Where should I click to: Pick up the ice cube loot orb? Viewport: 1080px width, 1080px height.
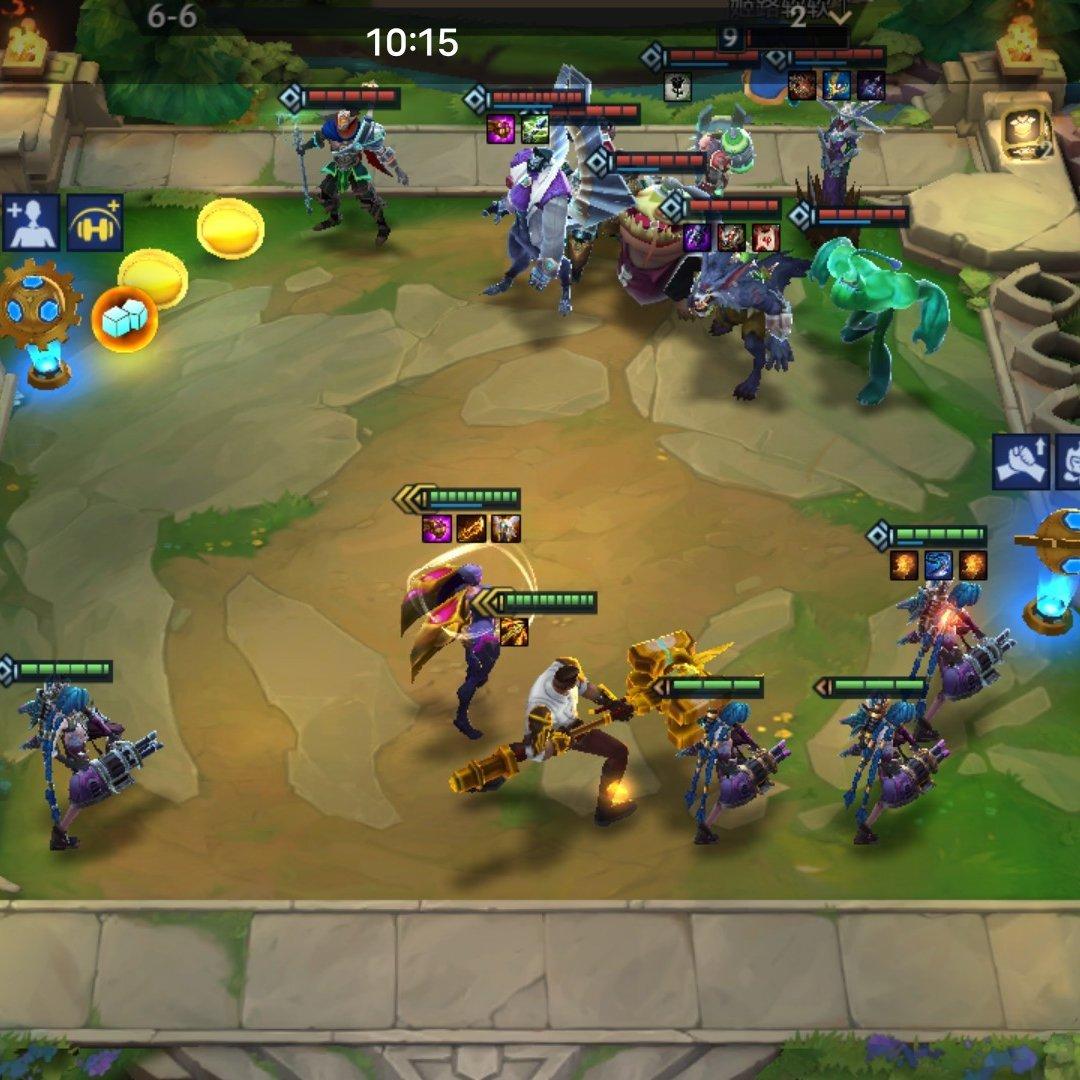click(x=125, y=319)
